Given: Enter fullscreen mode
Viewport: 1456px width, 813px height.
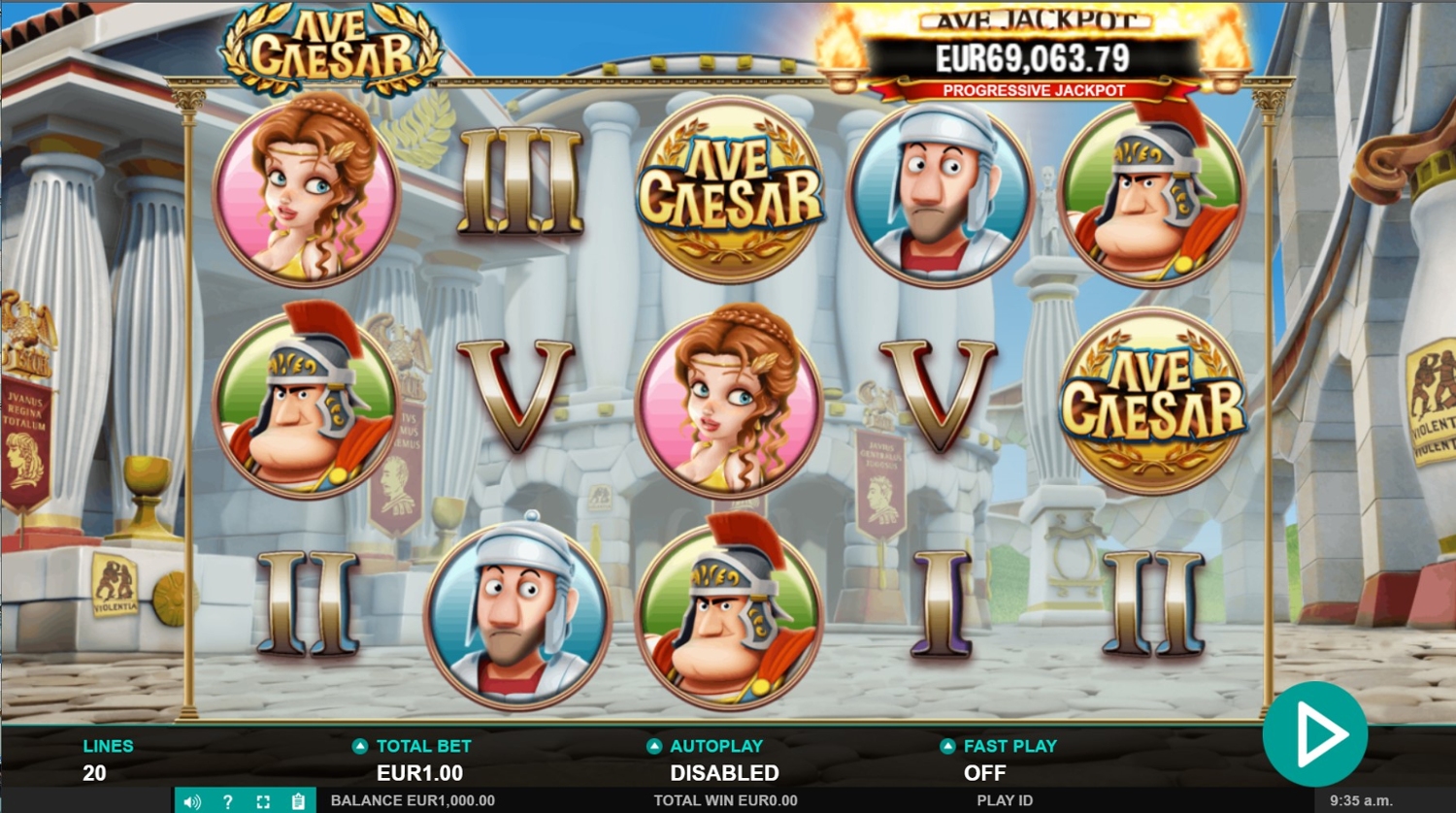Looking at the screenshot, I should point(263,801).
